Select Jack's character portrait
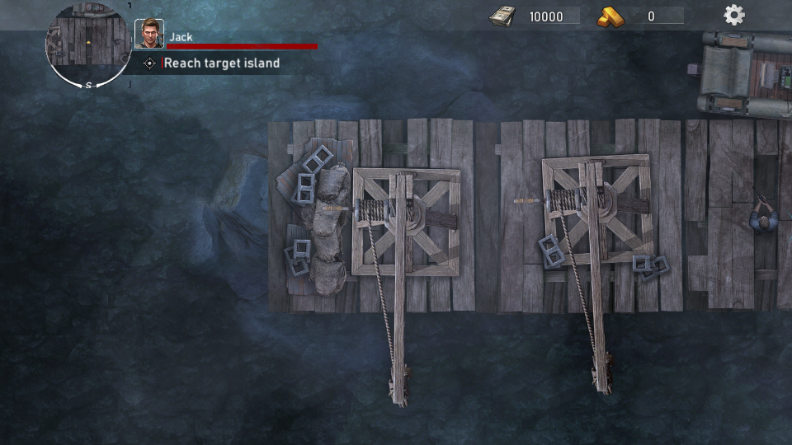The height and width of the screenshot is (445, 792). pyautogui.click(x=149, y=34)
